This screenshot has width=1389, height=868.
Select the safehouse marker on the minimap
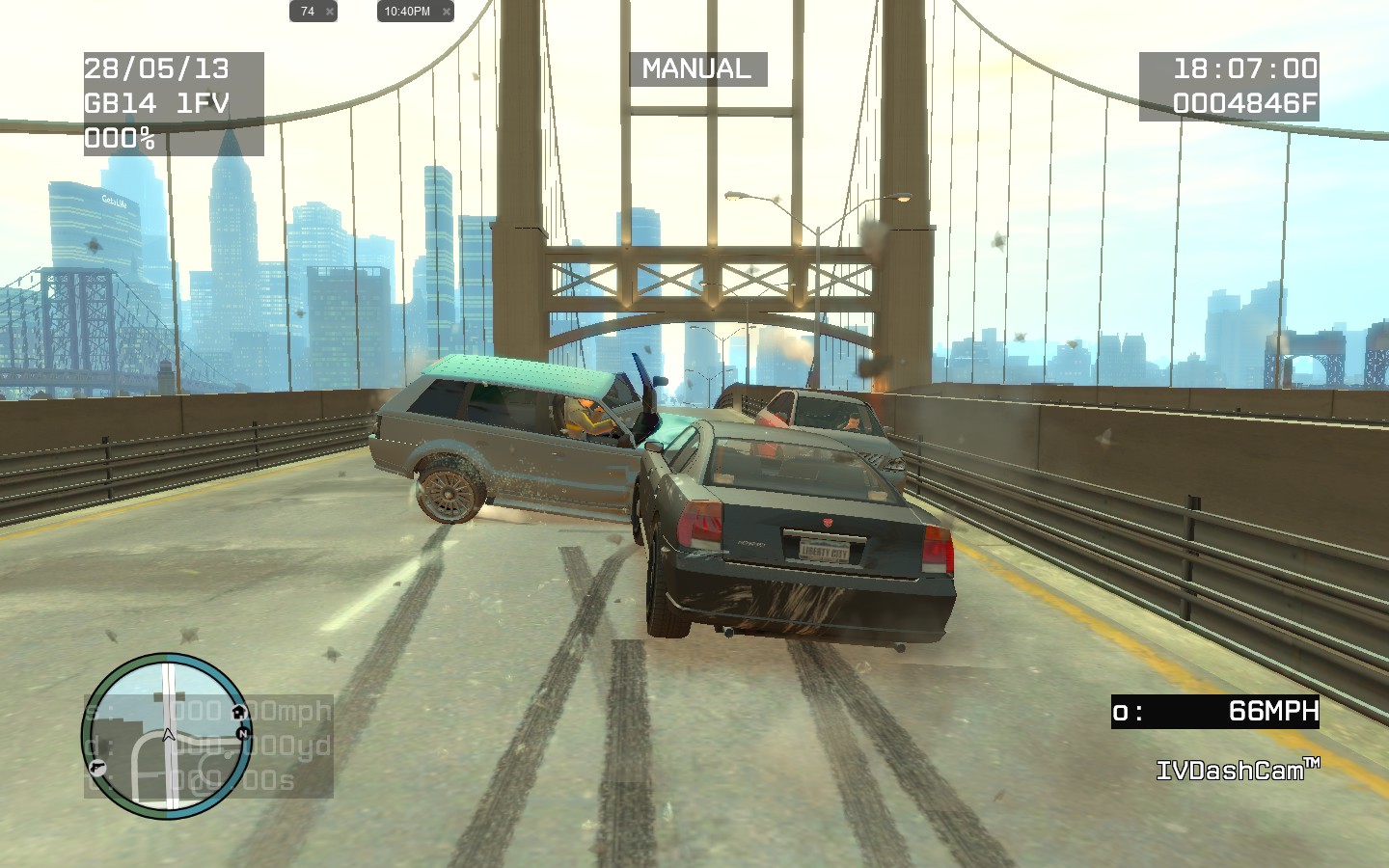click(x=238, y=712)
